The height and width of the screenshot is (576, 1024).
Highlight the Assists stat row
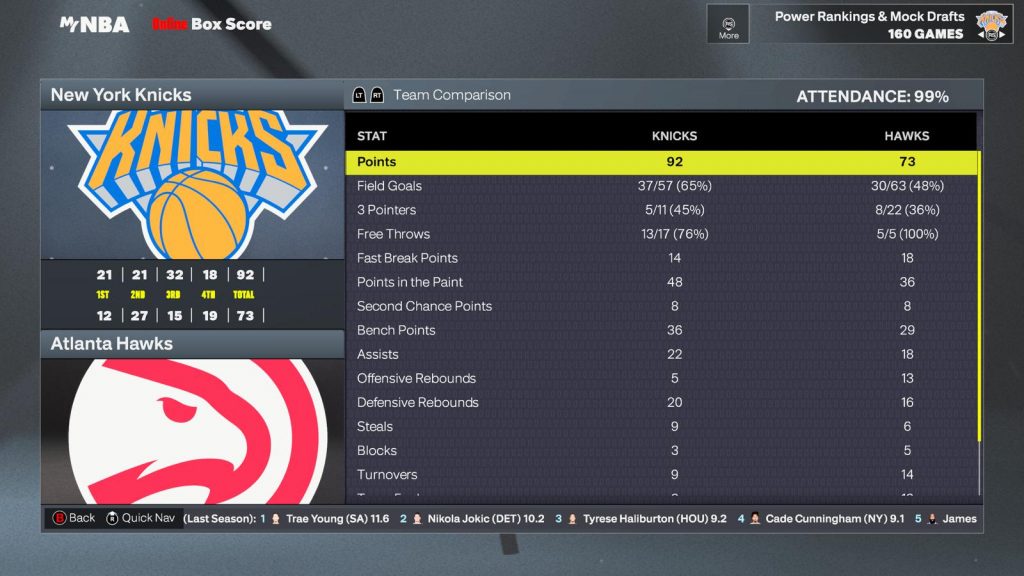(x=661, y=354)
